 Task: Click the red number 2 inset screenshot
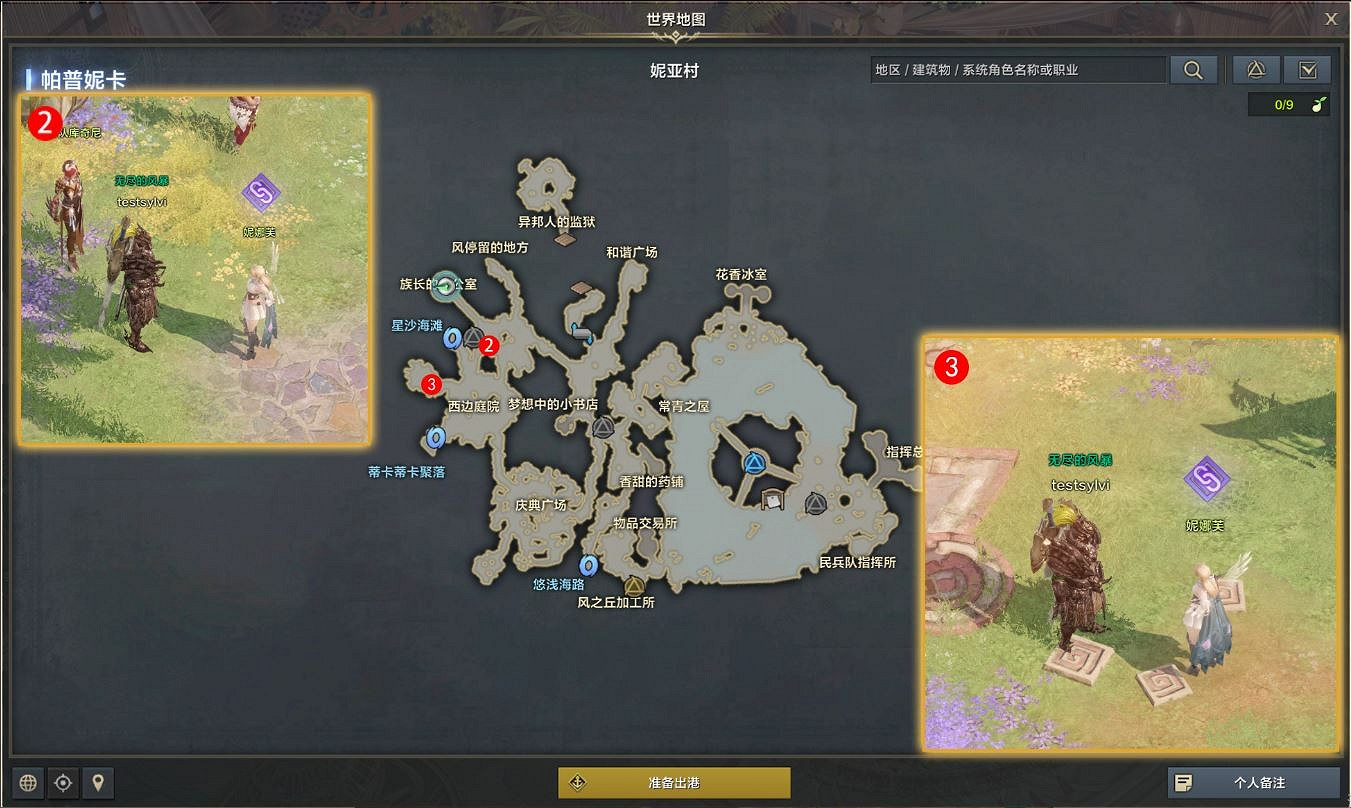tap(197, 270)
